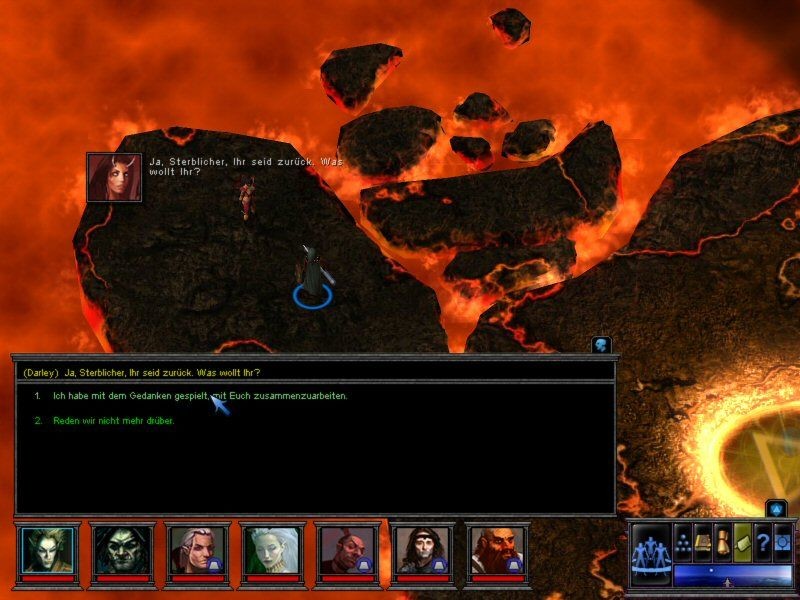This screenshot has width=800, height=600.
Task: Open help with the question mark icon
Action: (762, 540)
